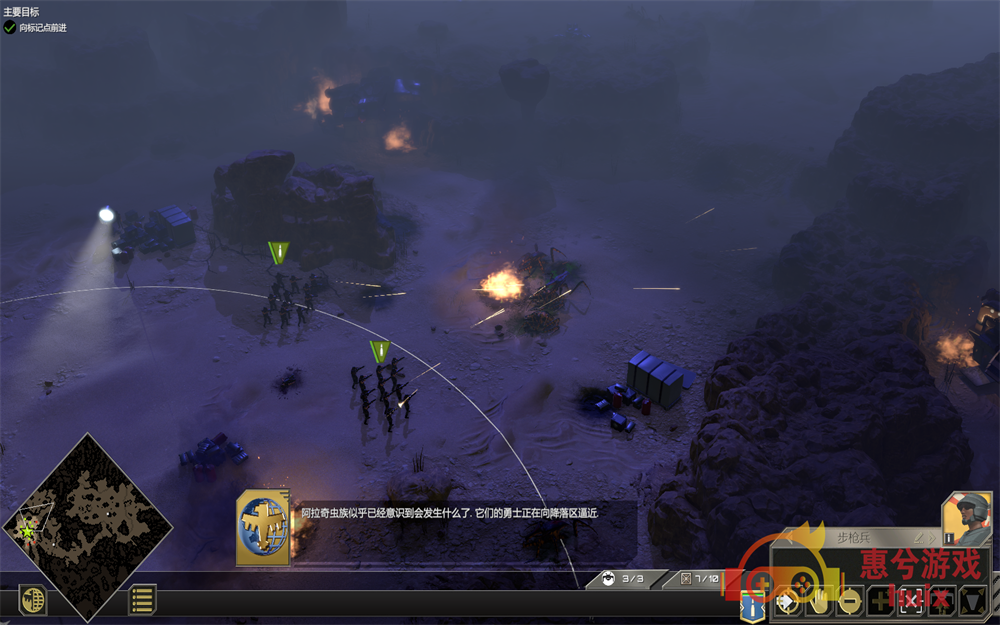Select the blue rifle squad badge

pos(752,604)
